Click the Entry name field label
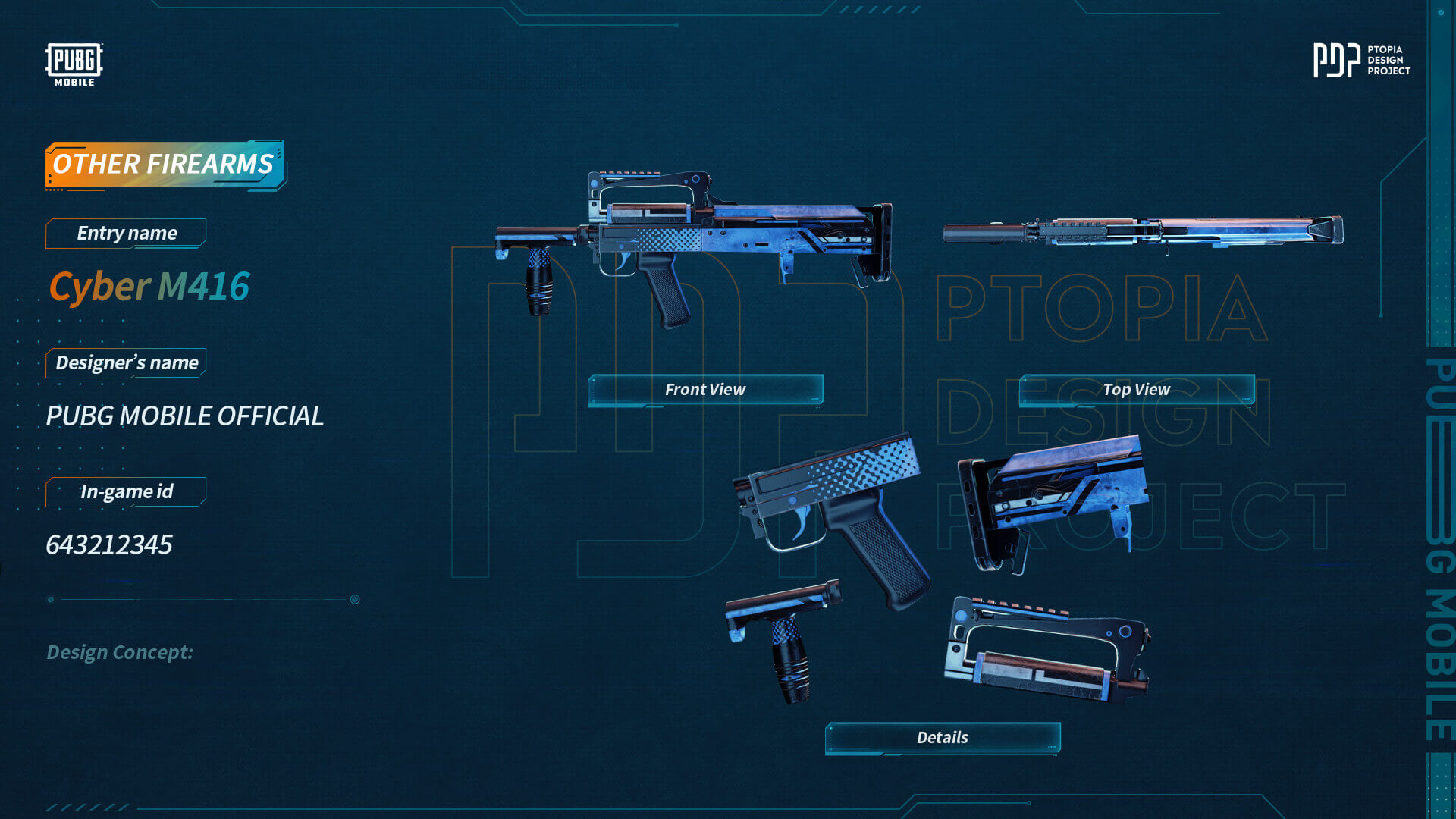 (x=127, y=234)
